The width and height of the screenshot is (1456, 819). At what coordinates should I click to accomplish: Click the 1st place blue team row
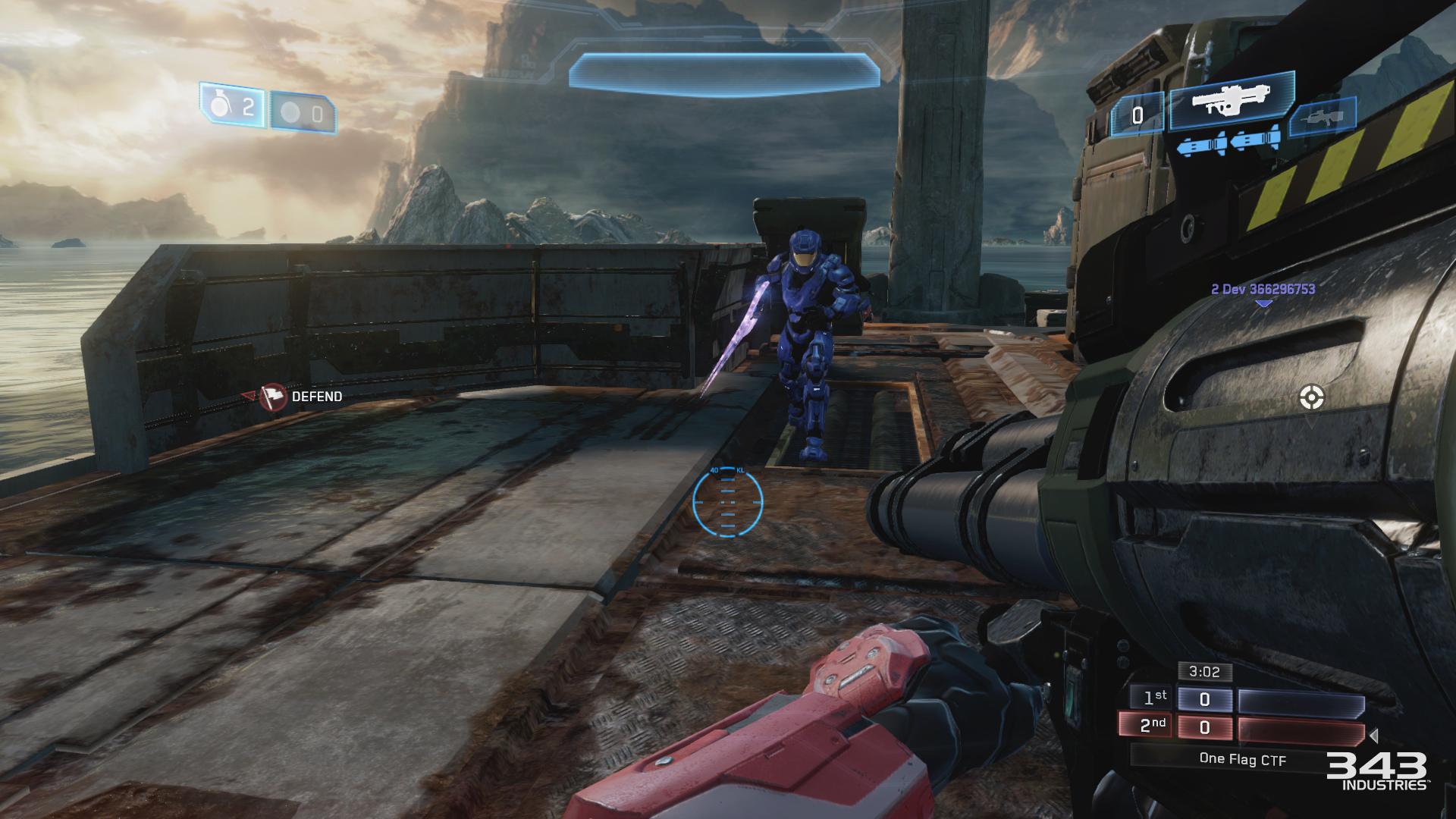pyautogui.click(x=1247, y=699)
